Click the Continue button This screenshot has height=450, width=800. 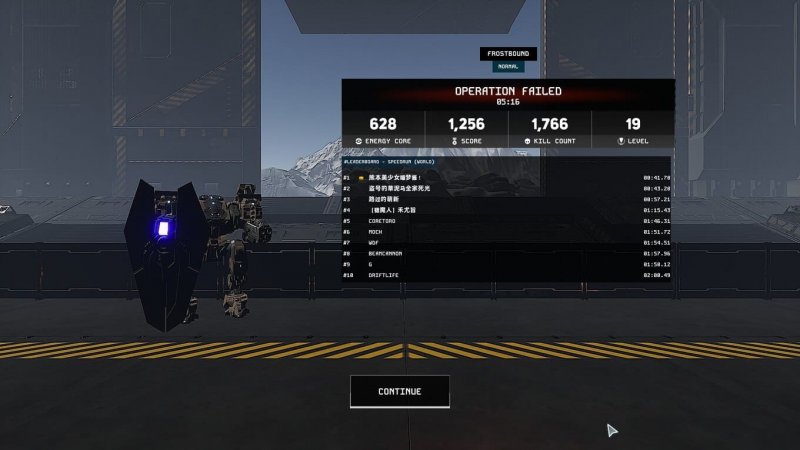pos(399,392)
